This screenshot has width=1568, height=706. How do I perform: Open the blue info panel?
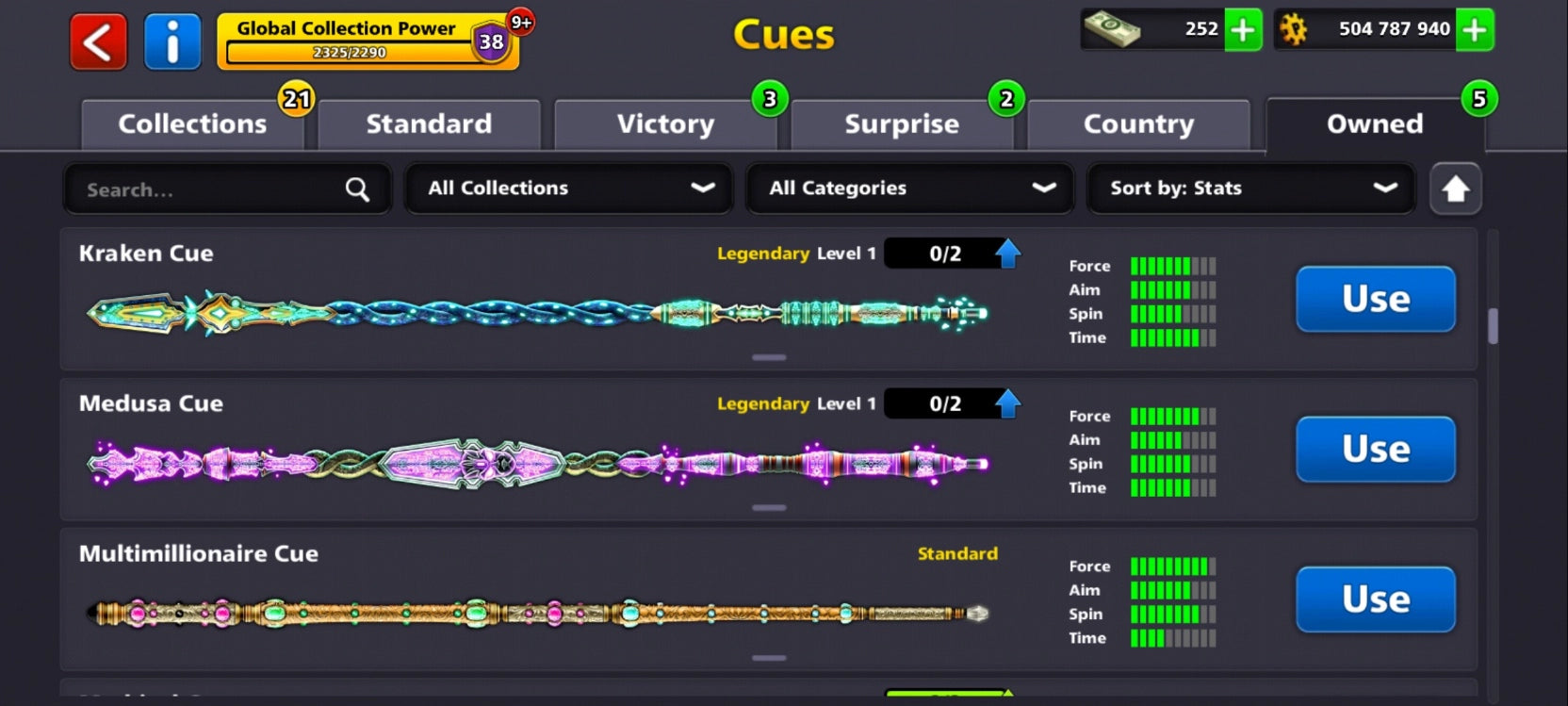[x=172, y=41]
